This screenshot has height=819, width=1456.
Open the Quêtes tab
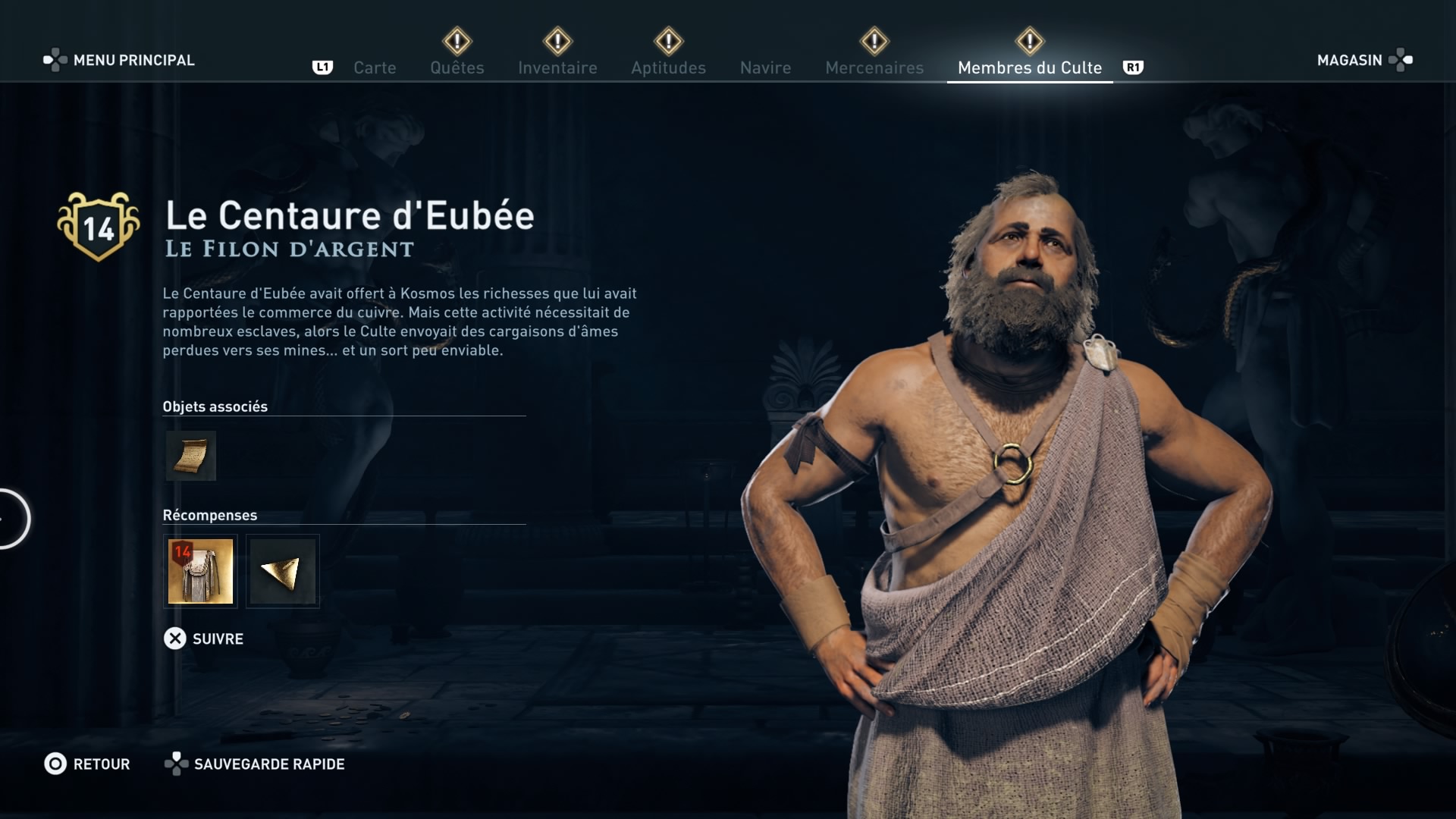pos(457,67)
